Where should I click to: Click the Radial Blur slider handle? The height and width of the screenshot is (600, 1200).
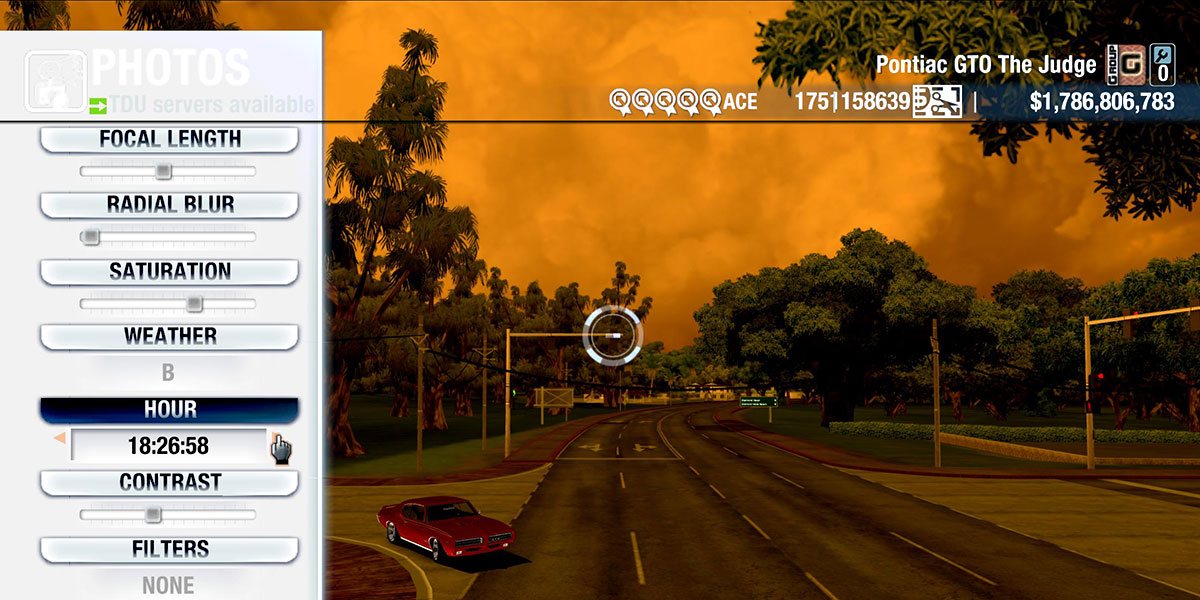(x=91, y=237)
